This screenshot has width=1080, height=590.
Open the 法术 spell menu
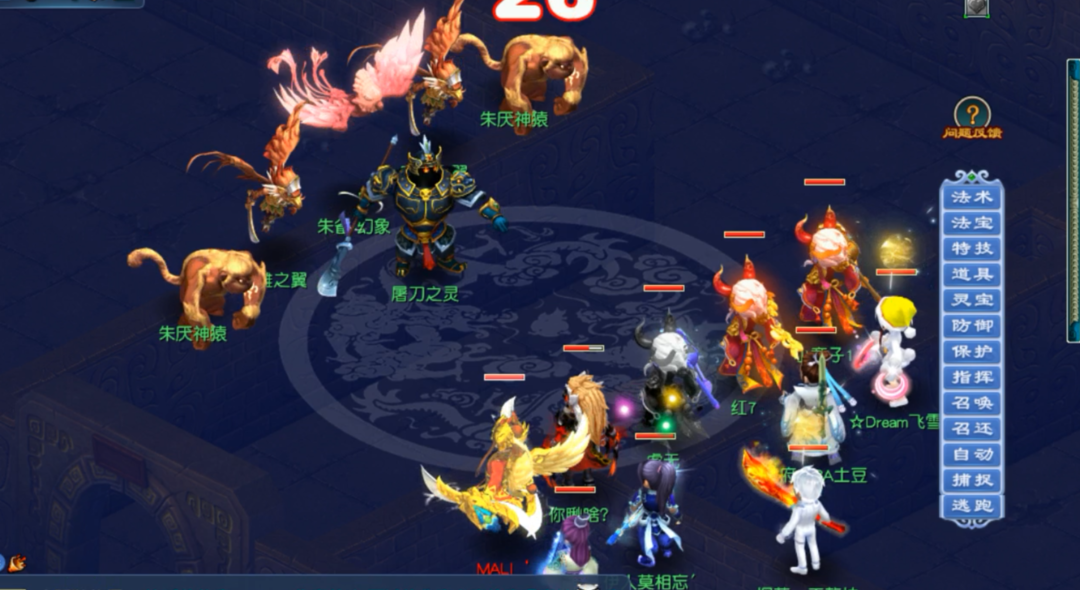coord(971,197)
